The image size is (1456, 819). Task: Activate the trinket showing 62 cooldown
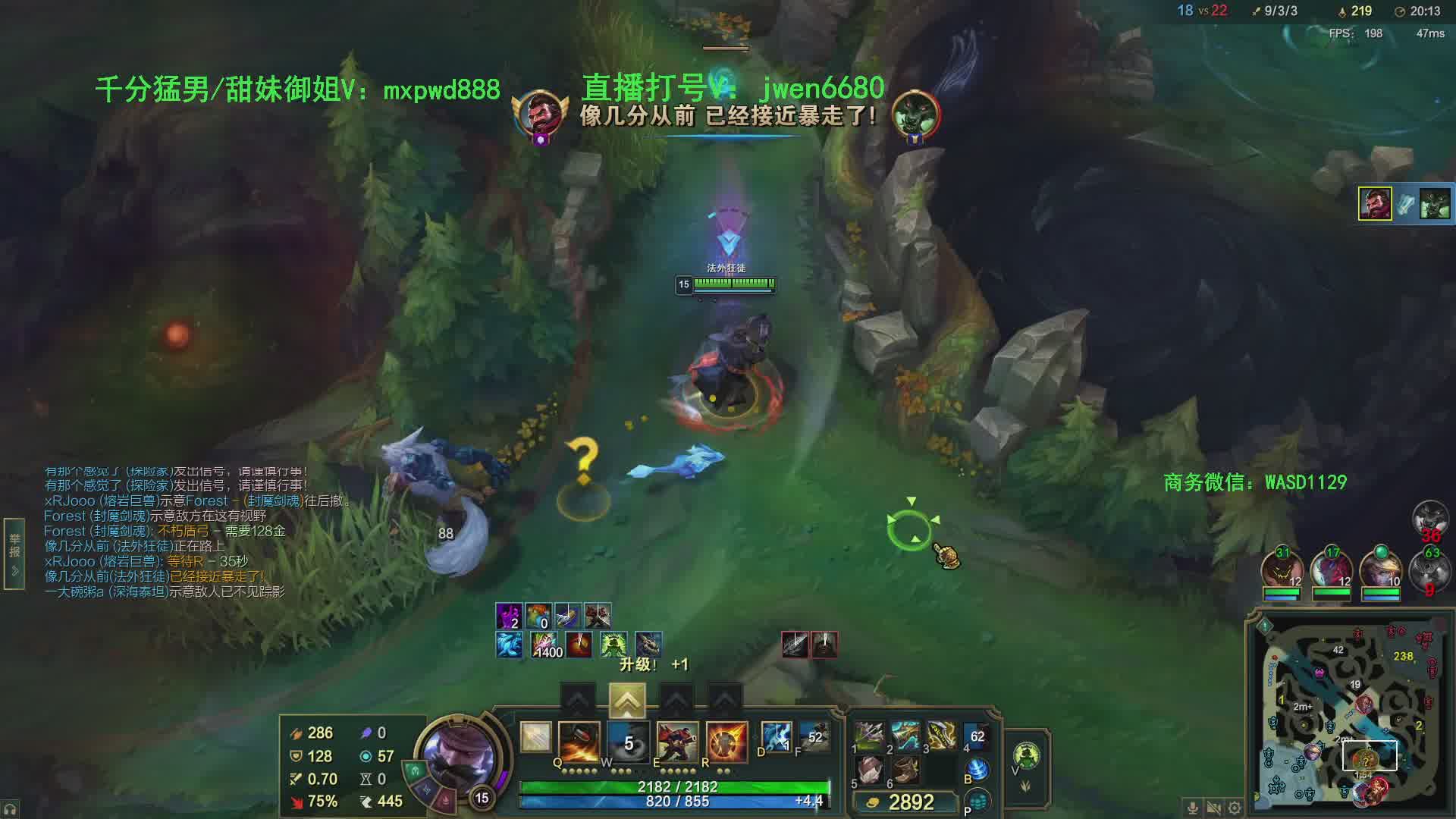[977, 736]
